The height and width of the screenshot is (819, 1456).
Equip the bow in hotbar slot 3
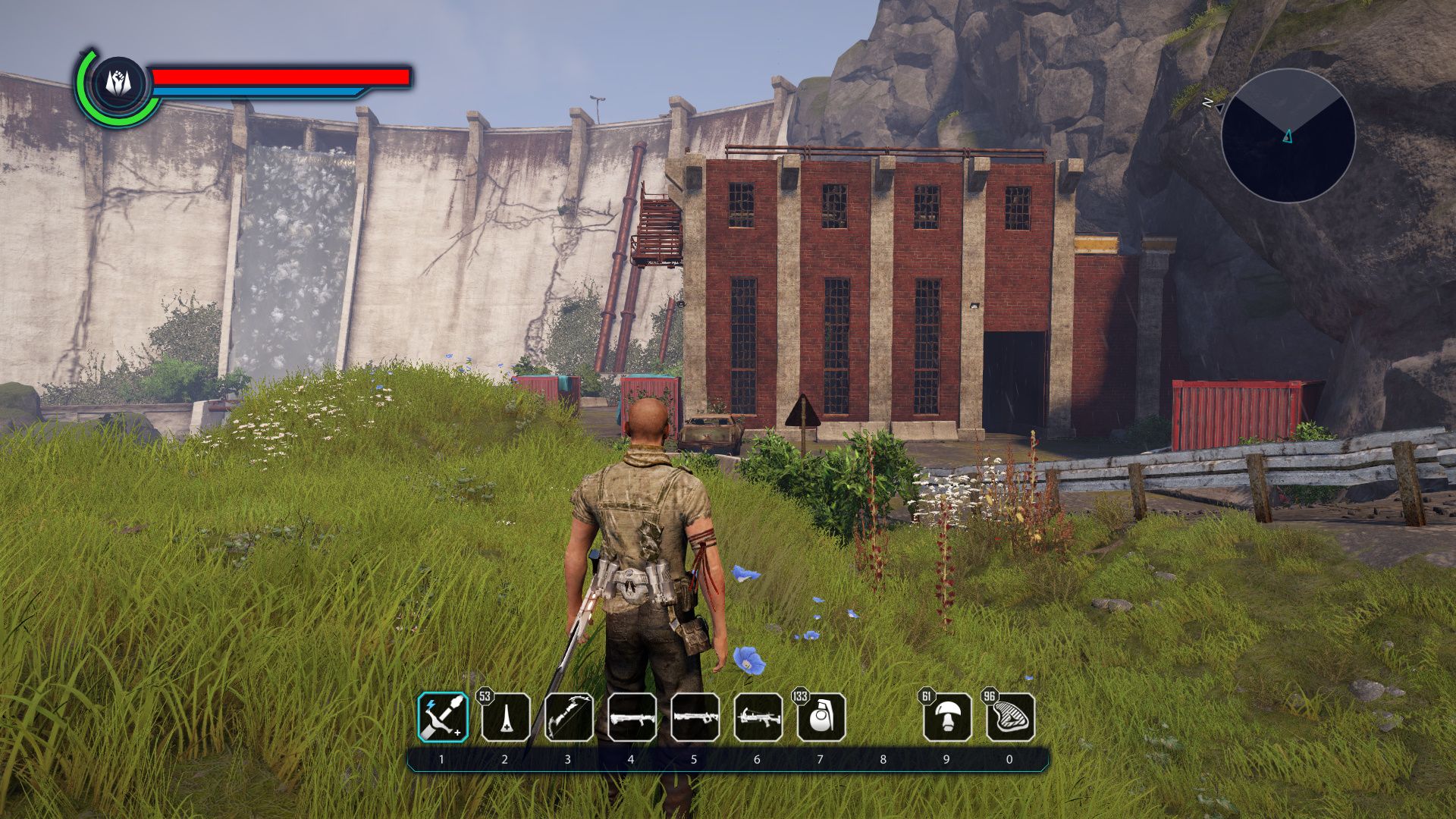pyautogui.click(x=569, y=717)
